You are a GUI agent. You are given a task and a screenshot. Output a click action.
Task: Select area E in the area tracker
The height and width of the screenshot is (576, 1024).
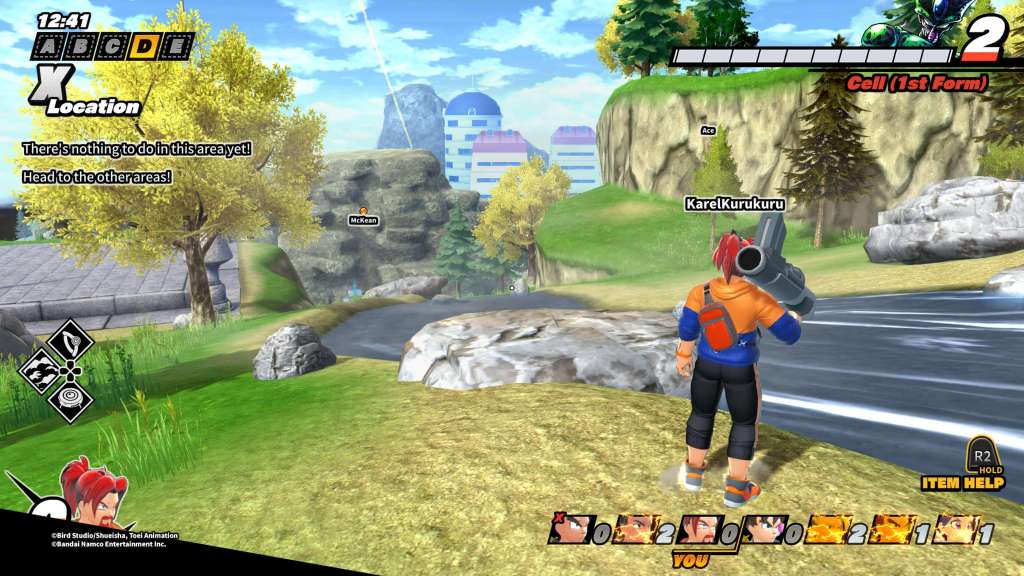point(176,45)
